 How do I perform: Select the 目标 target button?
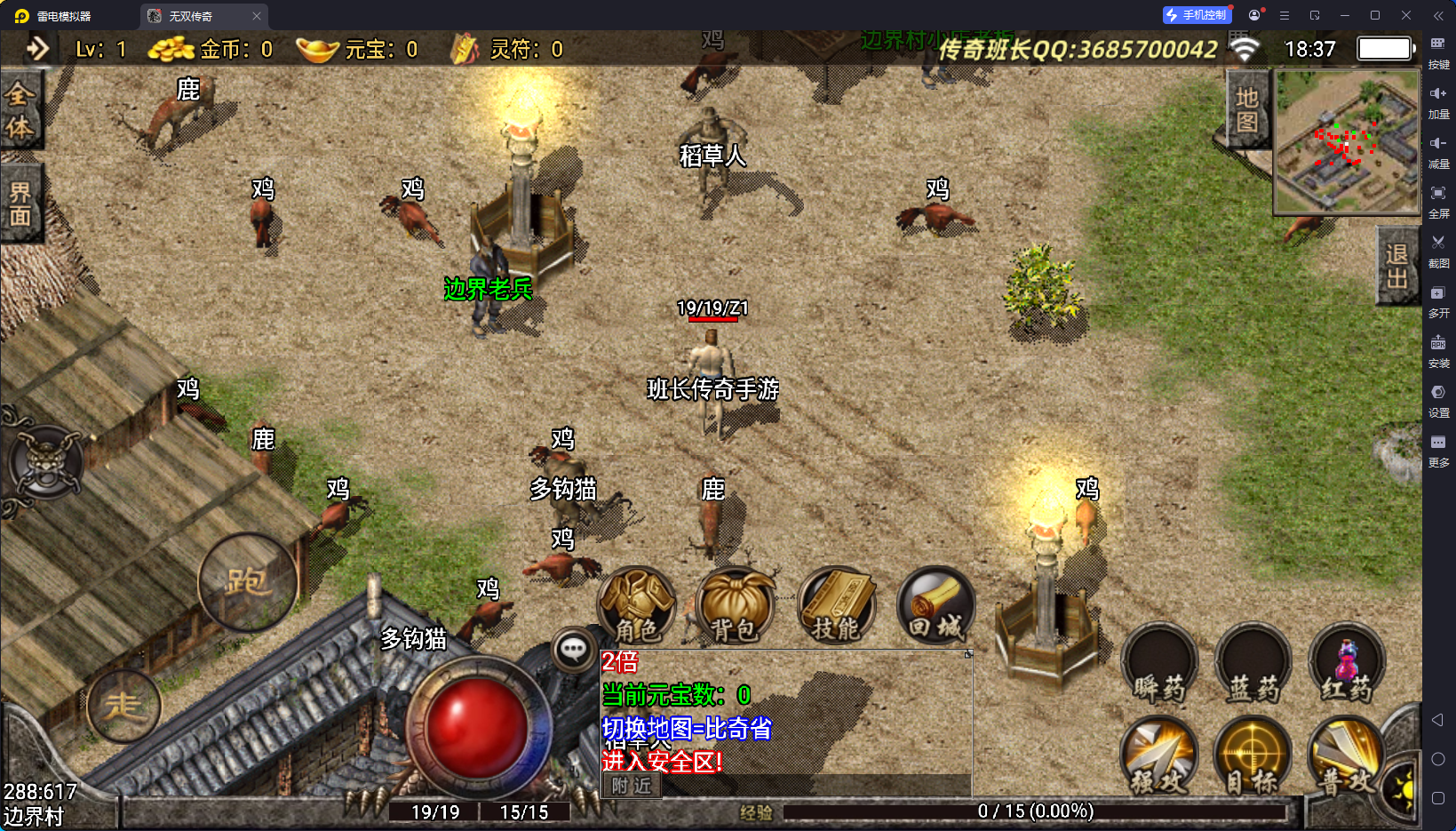[x=1253, y=755]
